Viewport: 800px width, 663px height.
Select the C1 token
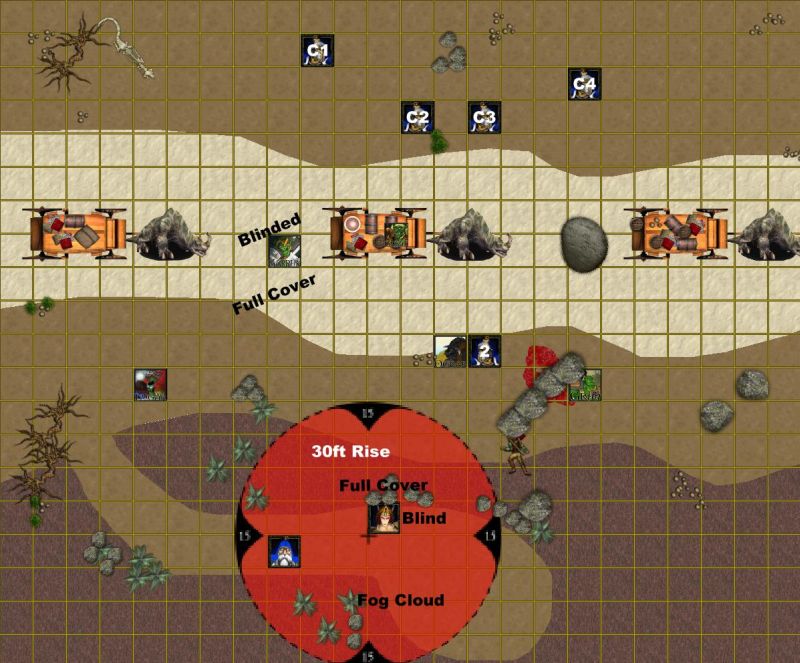coord(318,51)
